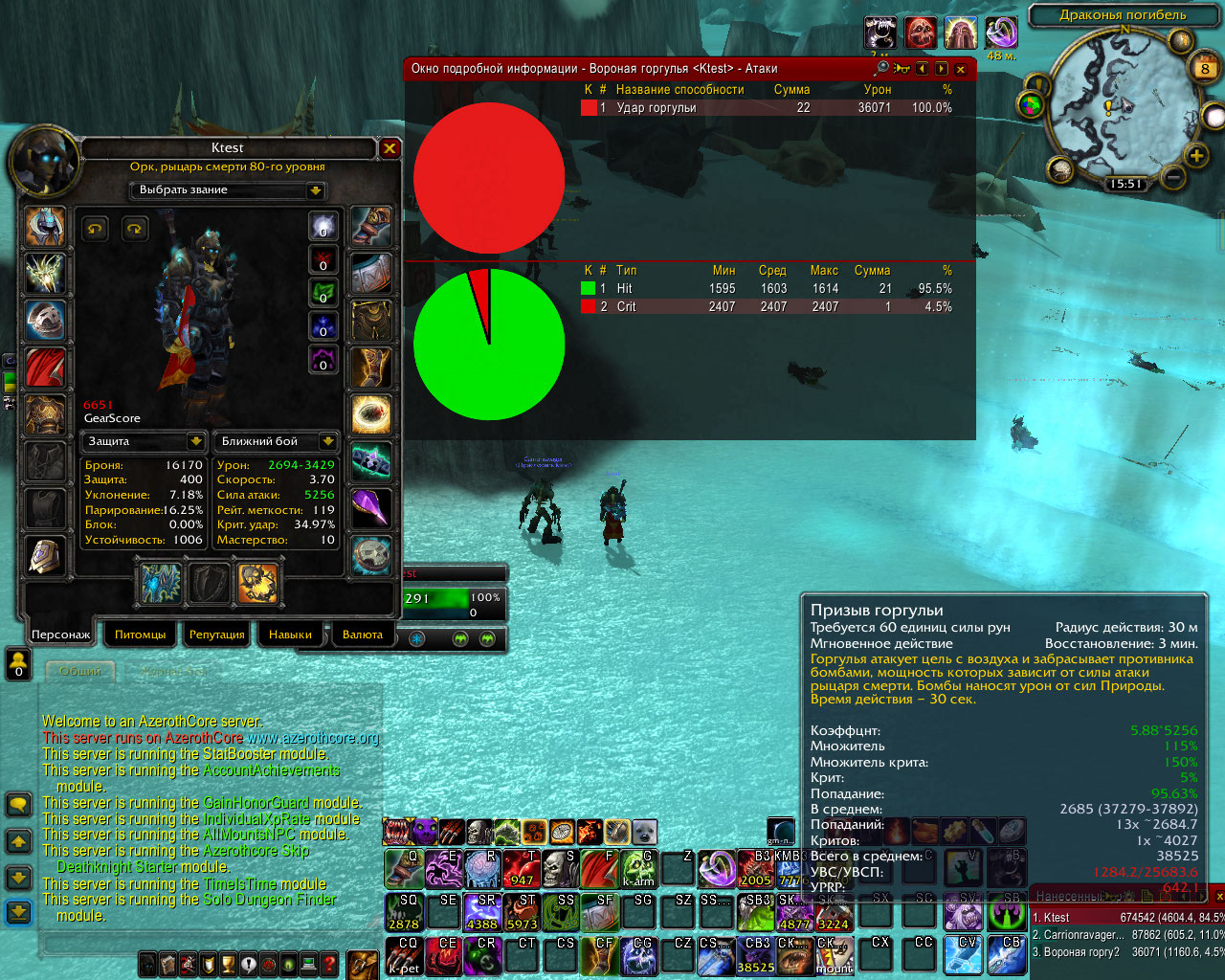
Task: Click the left navigation arrow in attacks window
Action: click(x=922, y=69)
